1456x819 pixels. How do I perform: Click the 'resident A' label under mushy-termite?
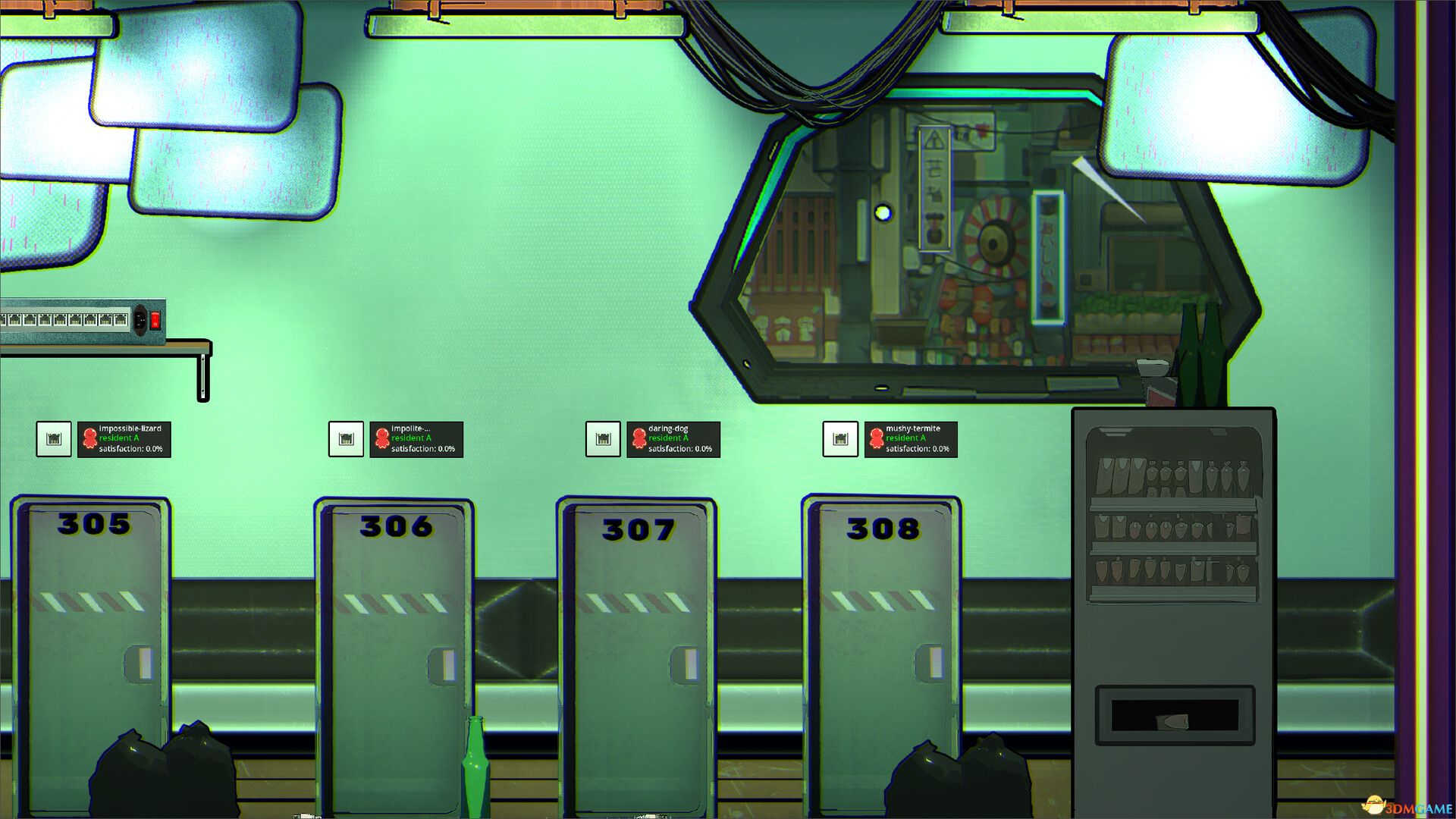point(904,438)
